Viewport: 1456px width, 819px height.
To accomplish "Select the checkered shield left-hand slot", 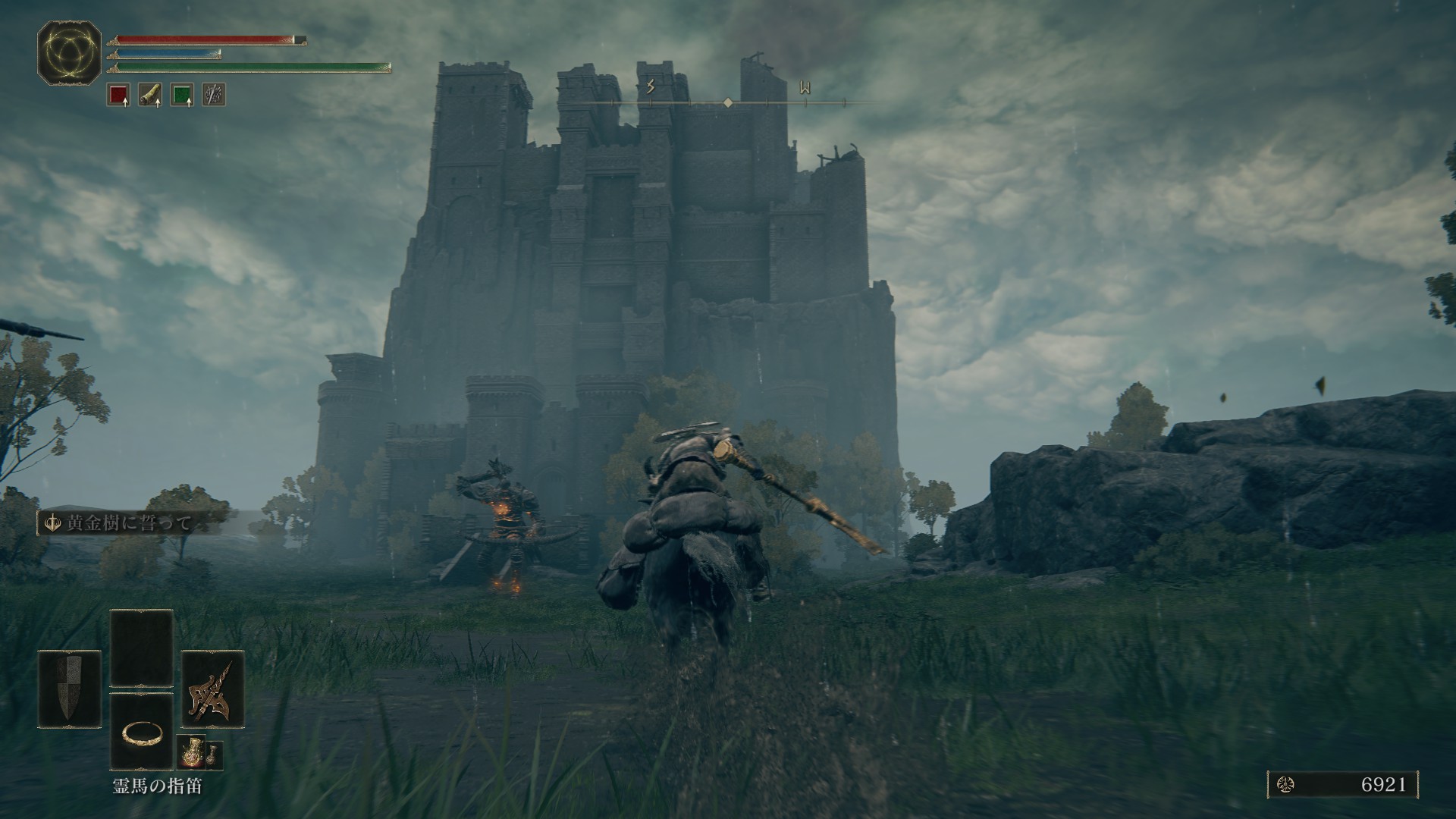I will (x=70, y=689).
